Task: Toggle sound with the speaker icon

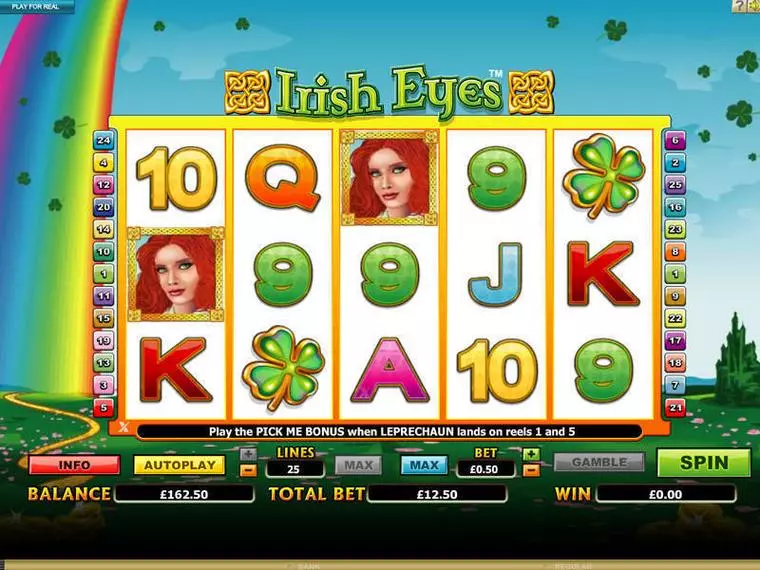Action: [753, 6]
